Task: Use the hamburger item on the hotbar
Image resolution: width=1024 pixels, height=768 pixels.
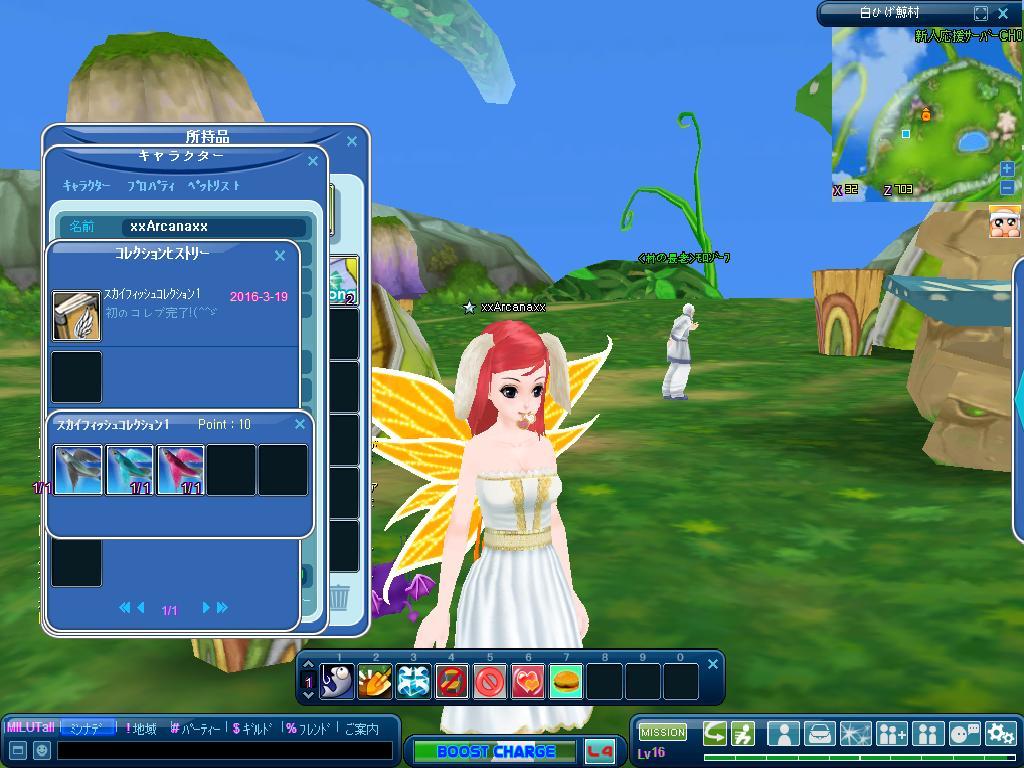Action: [566, 682]
